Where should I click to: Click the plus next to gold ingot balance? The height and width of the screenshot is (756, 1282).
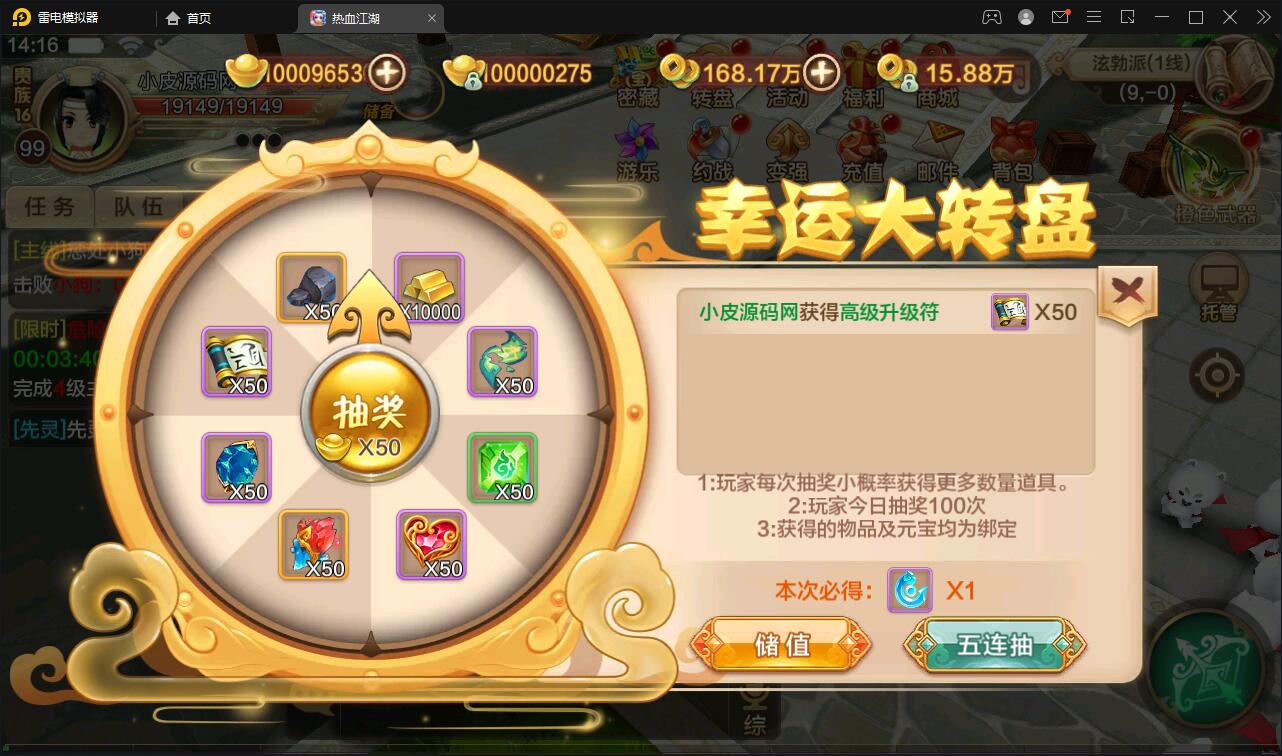(x=385, y=73)
